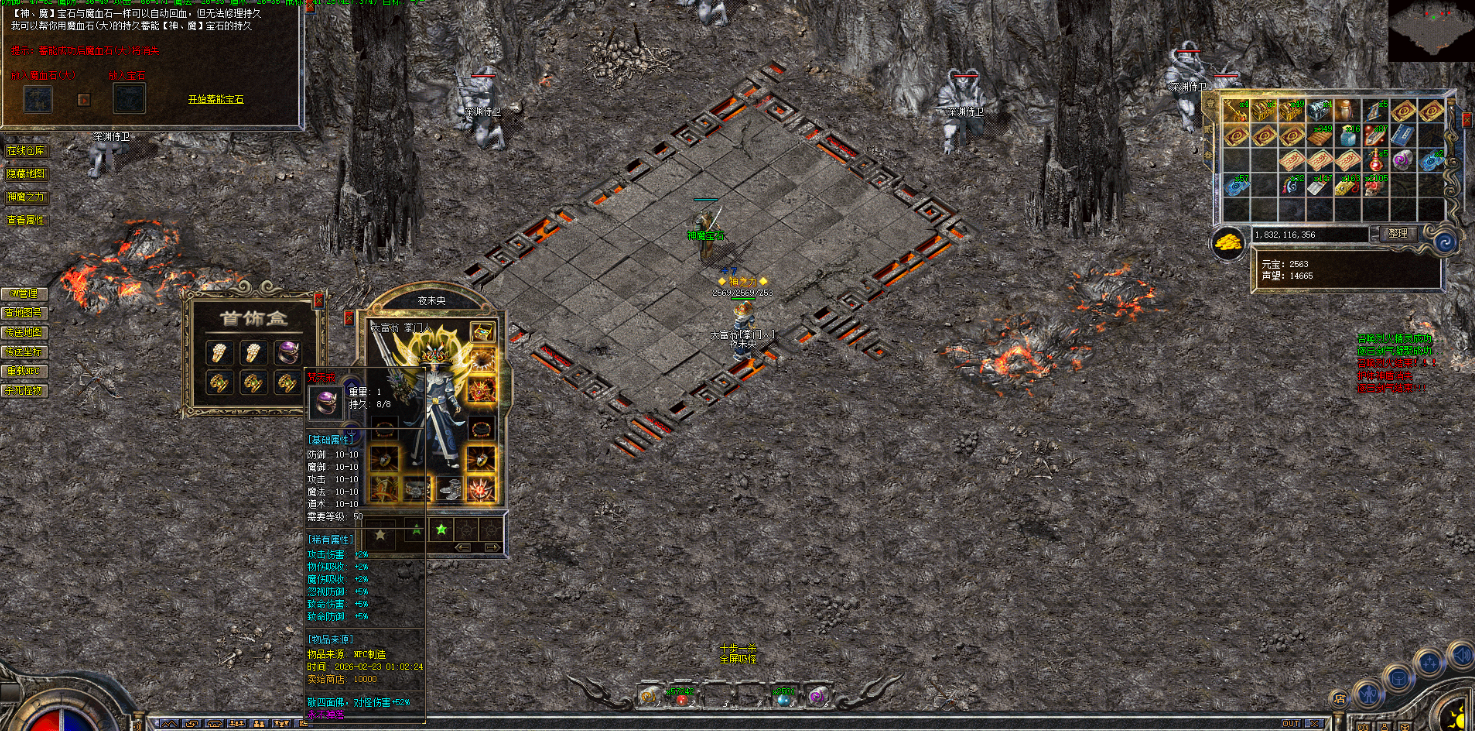The height and width of the screenshot is (731, 1475).
Task: Open the minimap in the corner
Action: click(1430, 30)
